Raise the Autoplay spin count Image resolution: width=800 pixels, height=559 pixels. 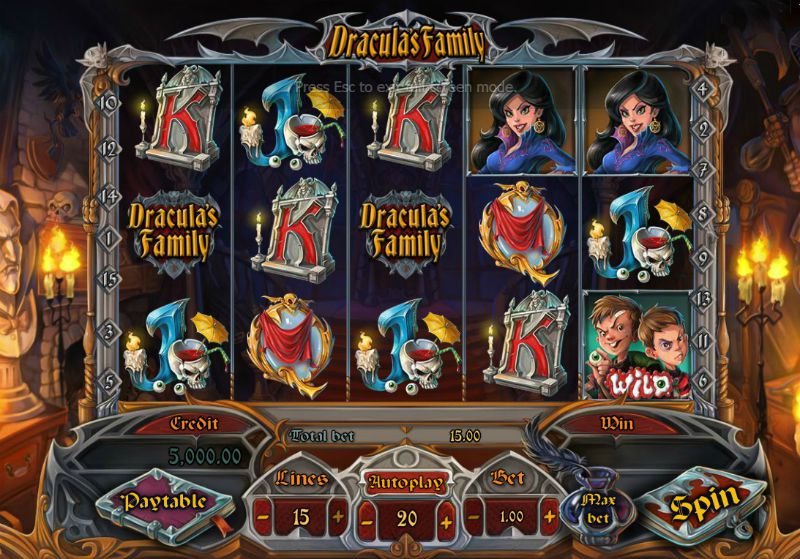pos(446,520)
